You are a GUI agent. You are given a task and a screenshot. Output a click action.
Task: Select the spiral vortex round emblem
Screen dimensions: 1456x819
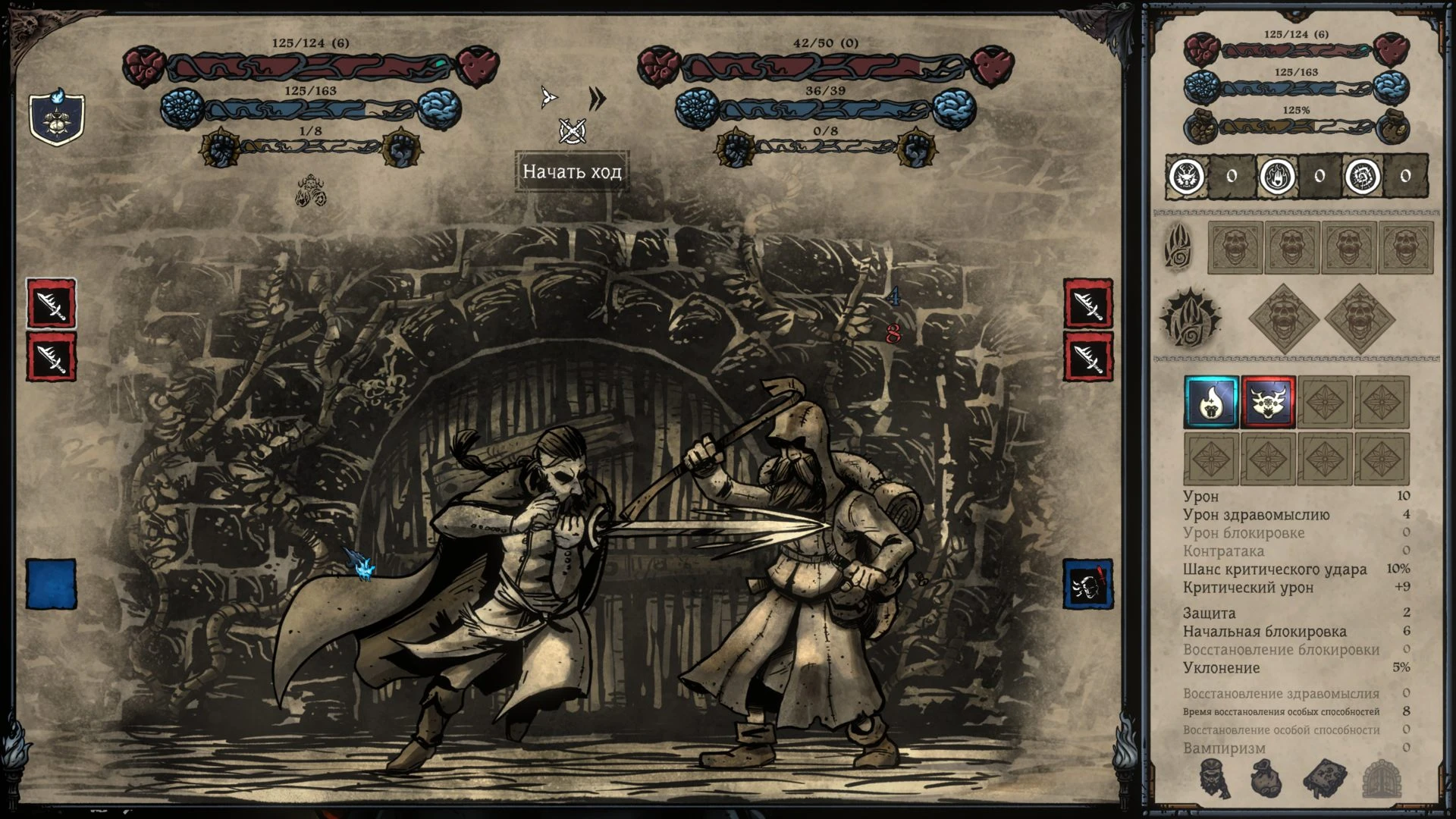1360,177
